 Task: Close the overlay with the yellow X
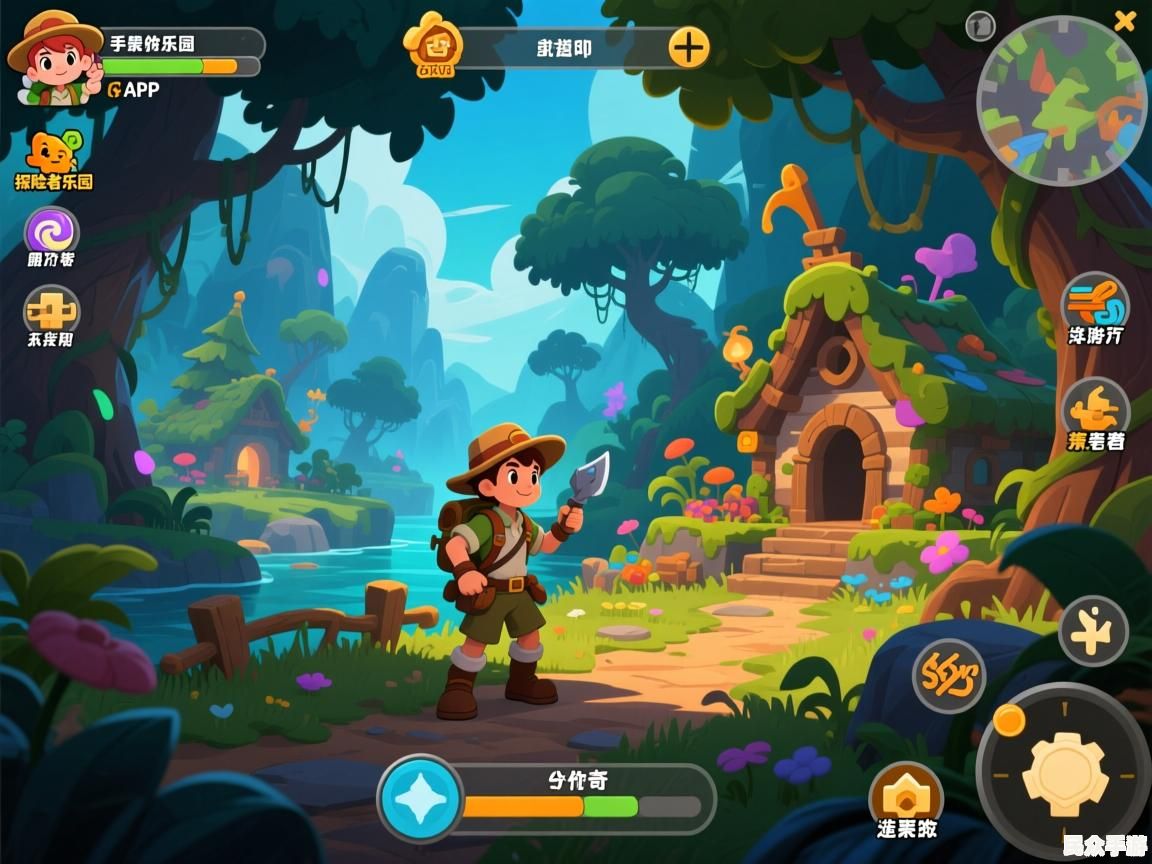tap(1125, 20)
